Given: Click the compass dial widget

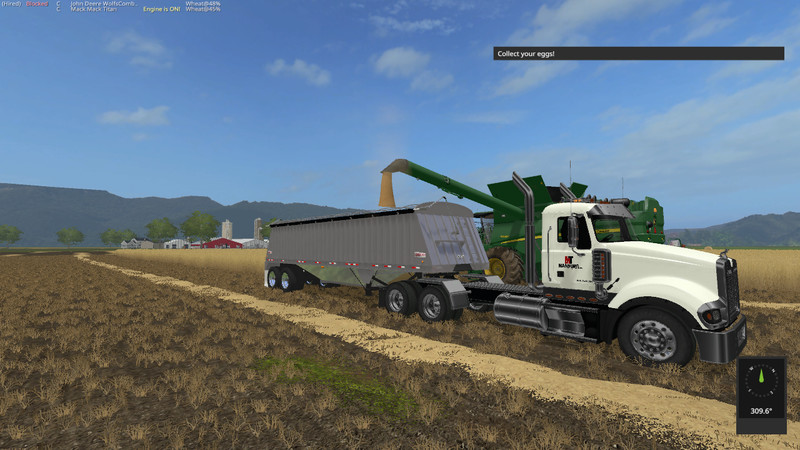Looking at the screenshot, I should coord(761,381).
